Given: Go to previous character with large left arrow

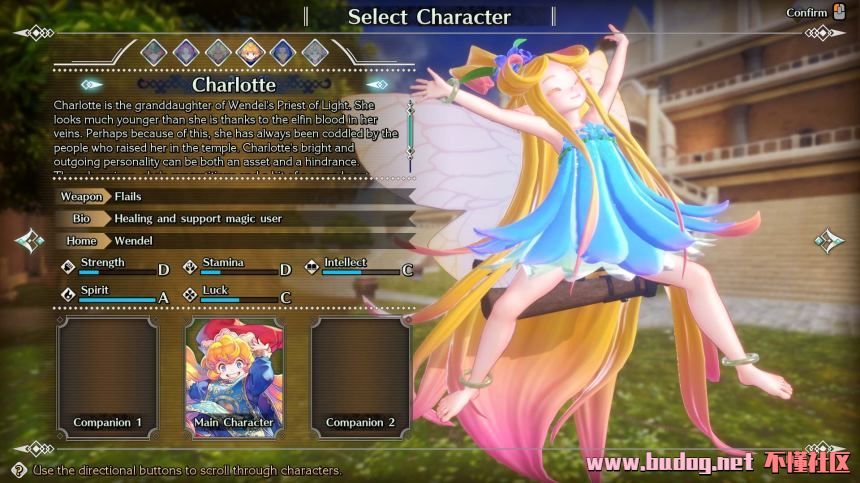Looking at the screenshot, I should (x=30, y=241).
